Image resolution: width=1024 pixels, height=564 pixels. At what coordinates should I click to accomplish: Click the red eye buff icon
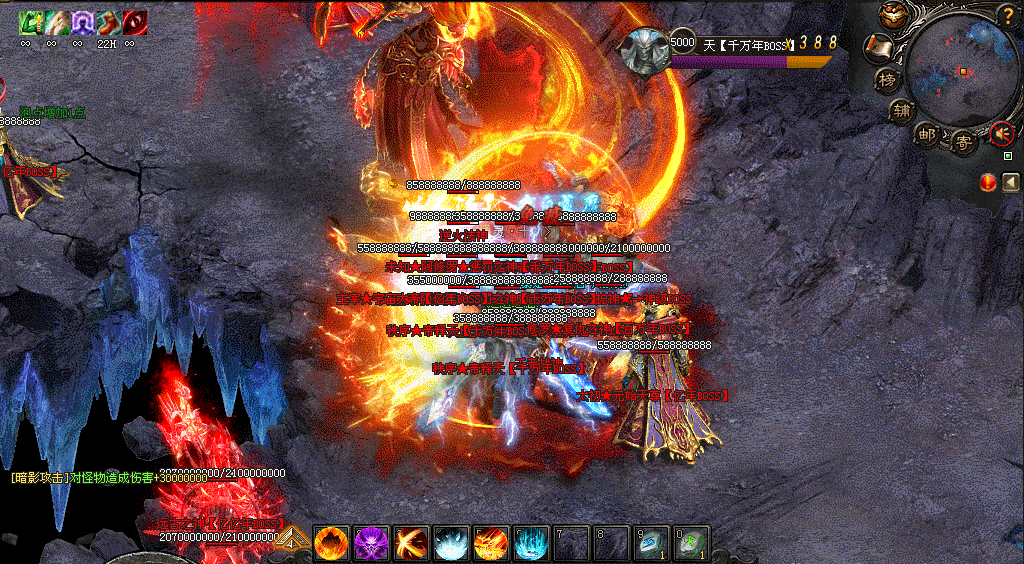134,21
